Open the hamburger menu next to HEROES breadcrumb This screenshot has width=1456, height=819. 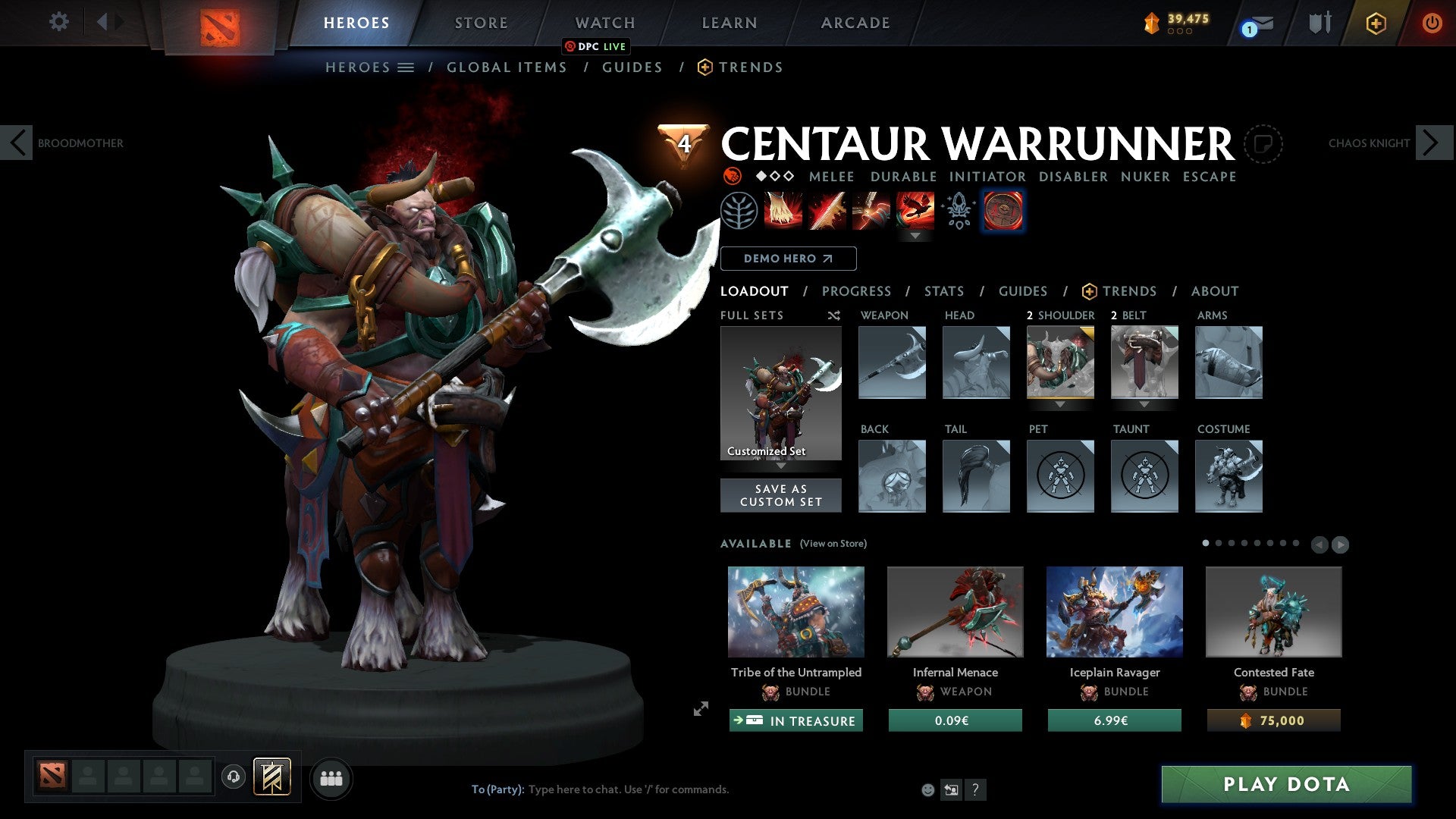coord(405,67)
